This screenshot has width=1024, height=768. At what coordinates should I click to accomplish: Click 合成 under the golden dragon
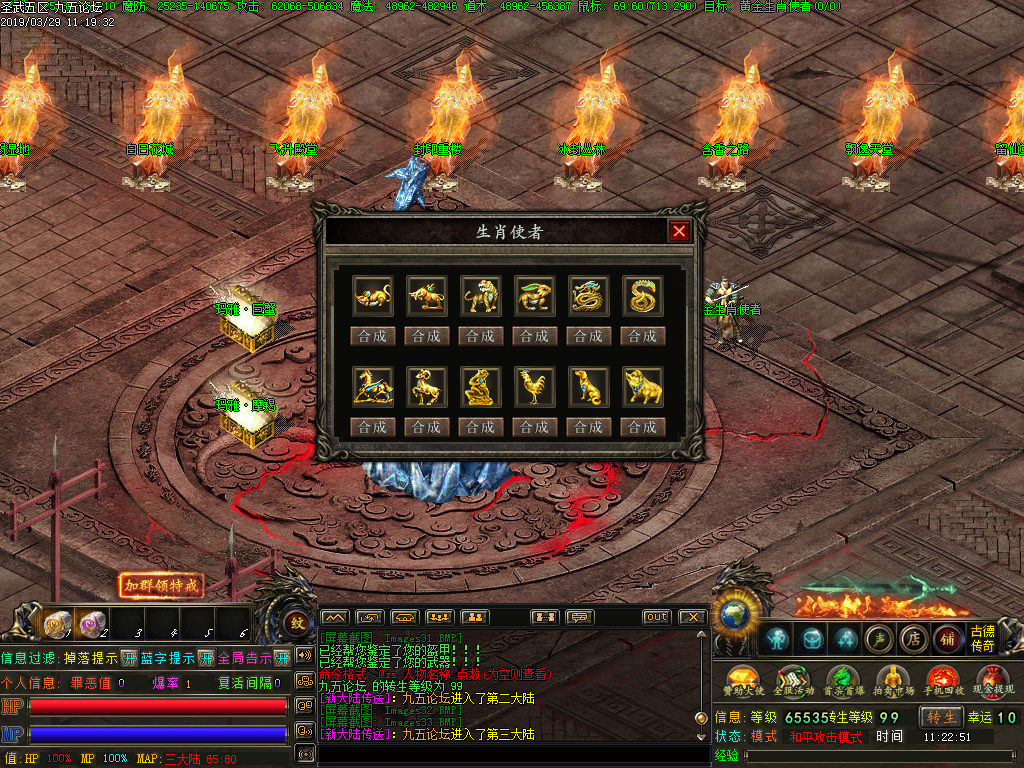pos(588,336)
